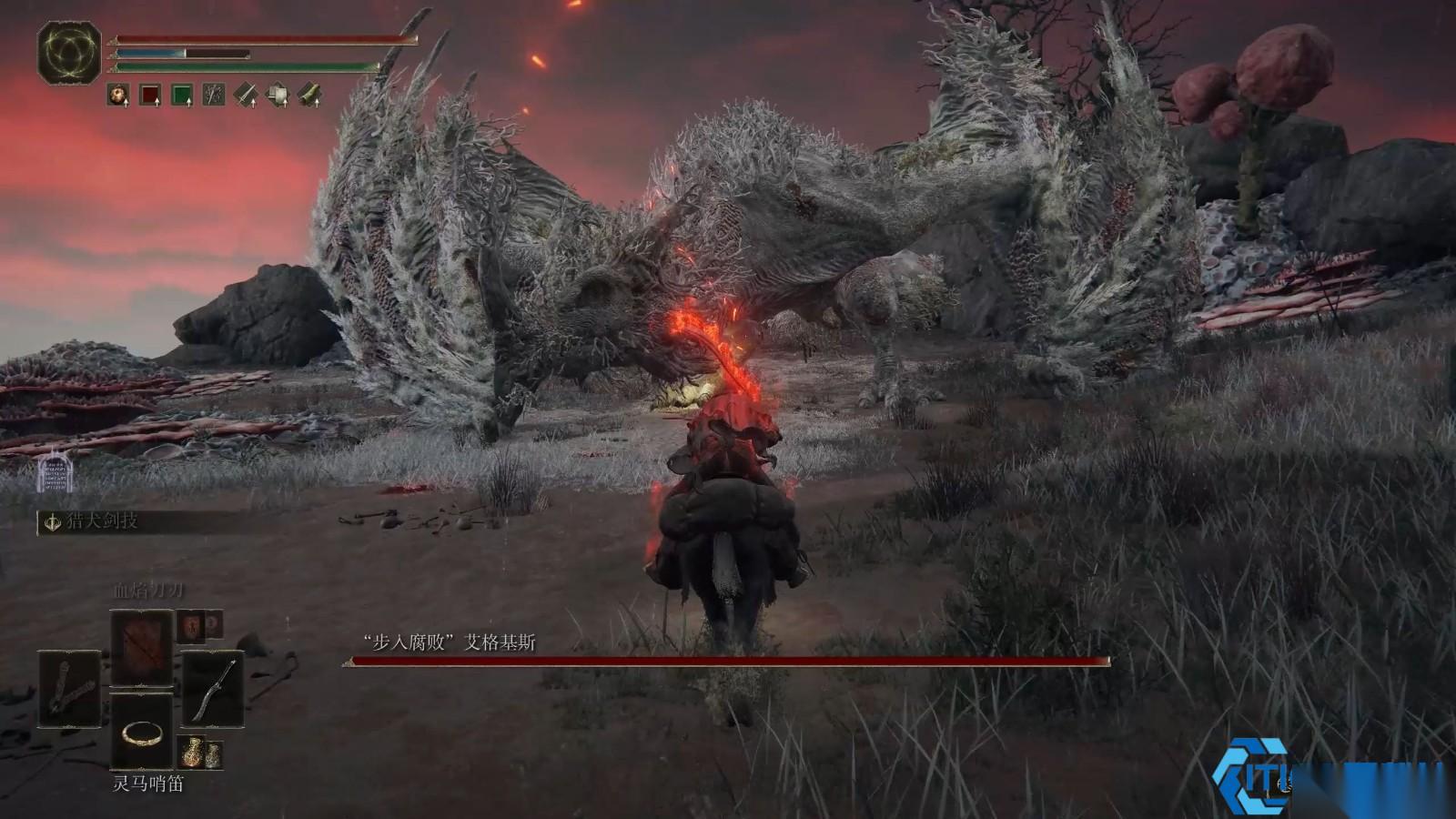Select the red square buff icon

(x=150, y=94)
